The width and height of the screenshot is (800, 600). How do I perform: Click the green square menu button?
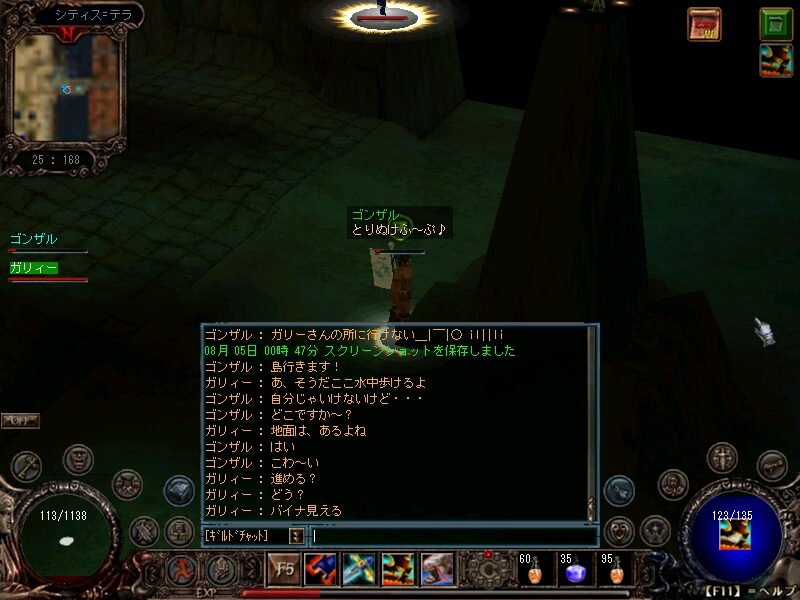[x=776, y=23]
